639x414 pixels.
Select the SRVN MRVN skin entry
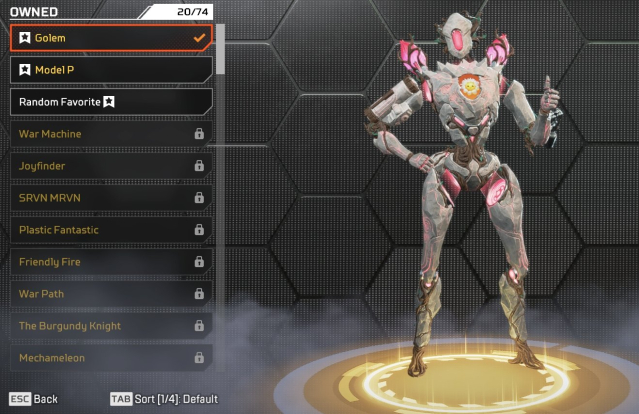[110, 198]
